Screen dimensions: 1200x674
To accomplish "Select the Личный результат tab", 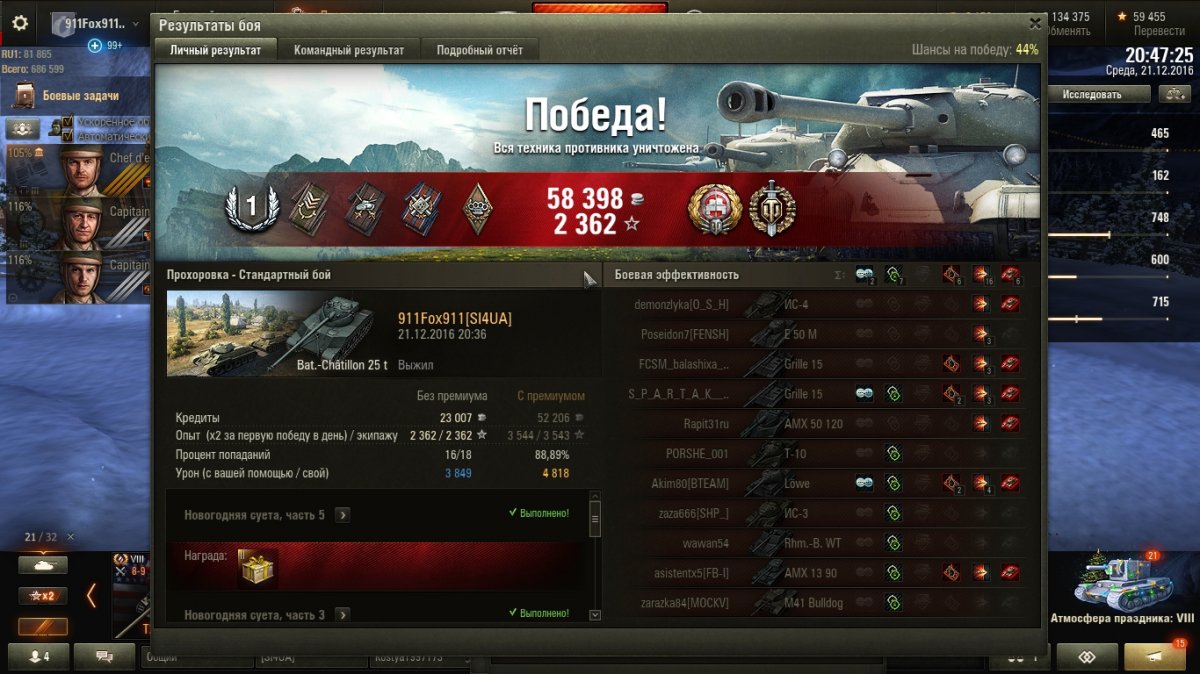I will [215, 50].
